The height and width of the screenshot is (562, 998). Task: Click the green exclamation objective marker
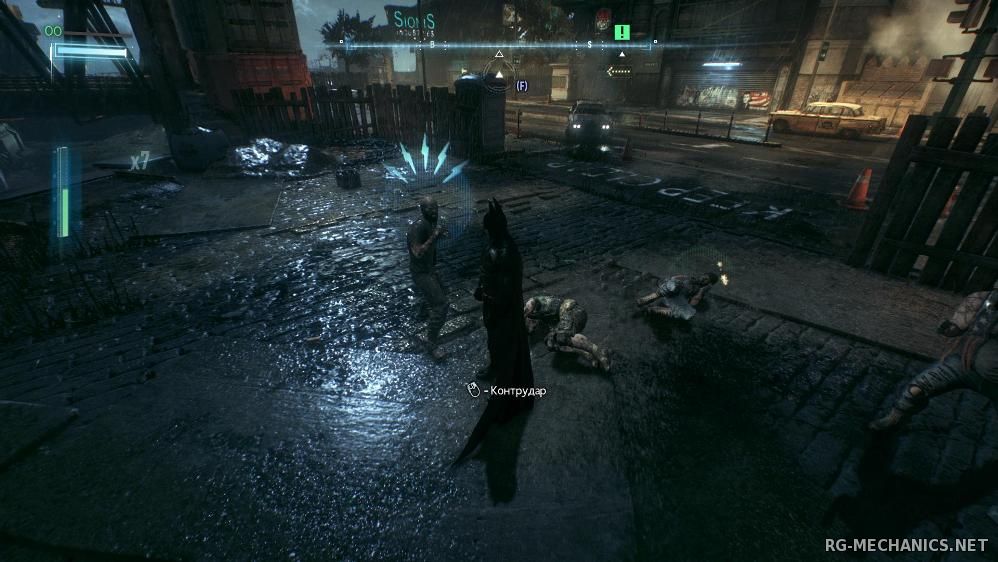click(x=622, y=32)
